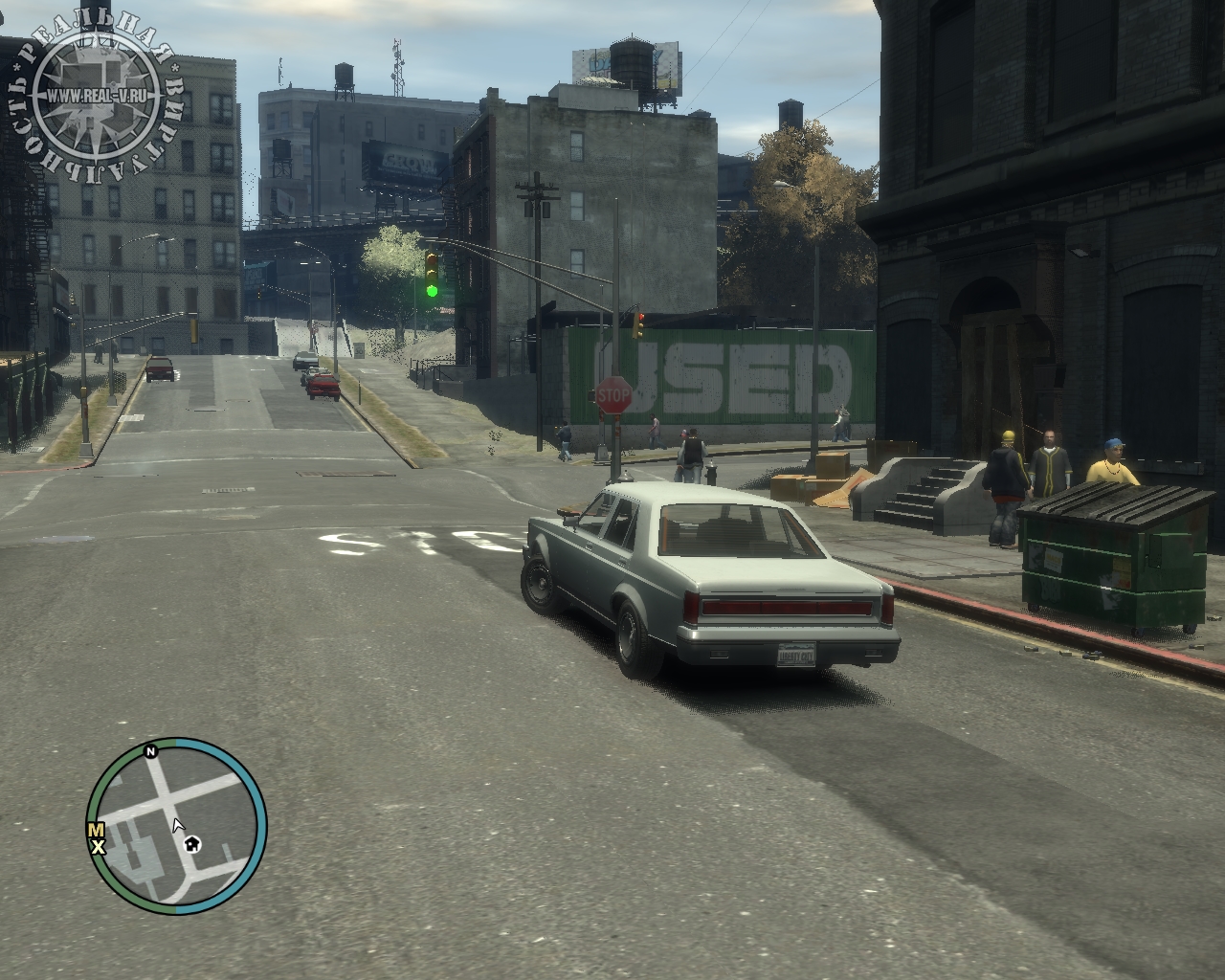Click the player arrow on the minimap
1225x980 pixels.
click(x=177, y=826)
